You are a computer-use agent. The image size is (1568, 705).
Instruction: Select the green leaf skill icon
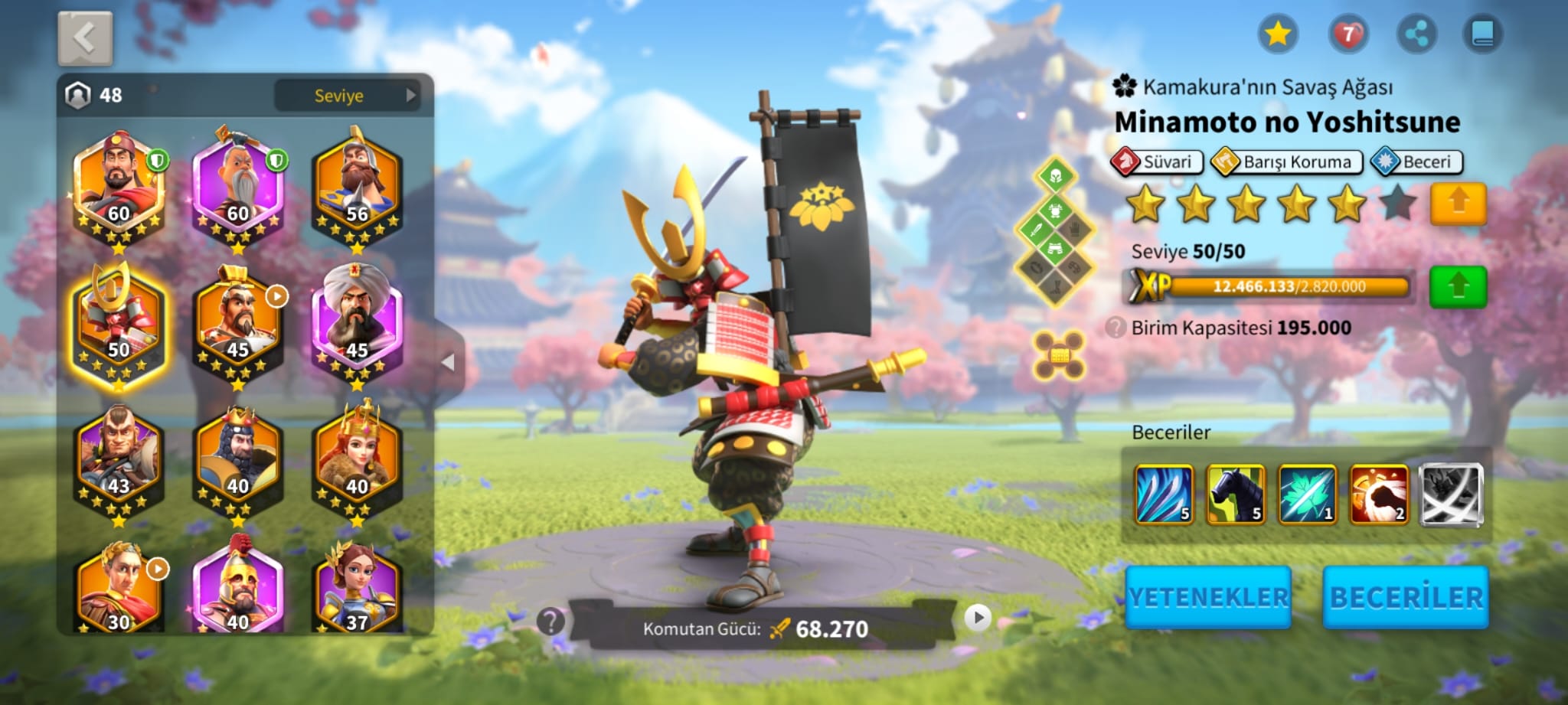[1307, 494]
